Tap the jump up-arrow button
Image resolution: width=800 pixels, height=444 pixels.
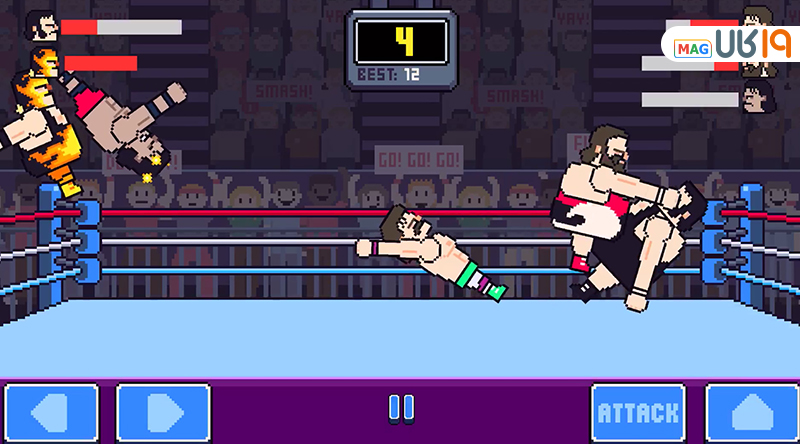(752, 412)
